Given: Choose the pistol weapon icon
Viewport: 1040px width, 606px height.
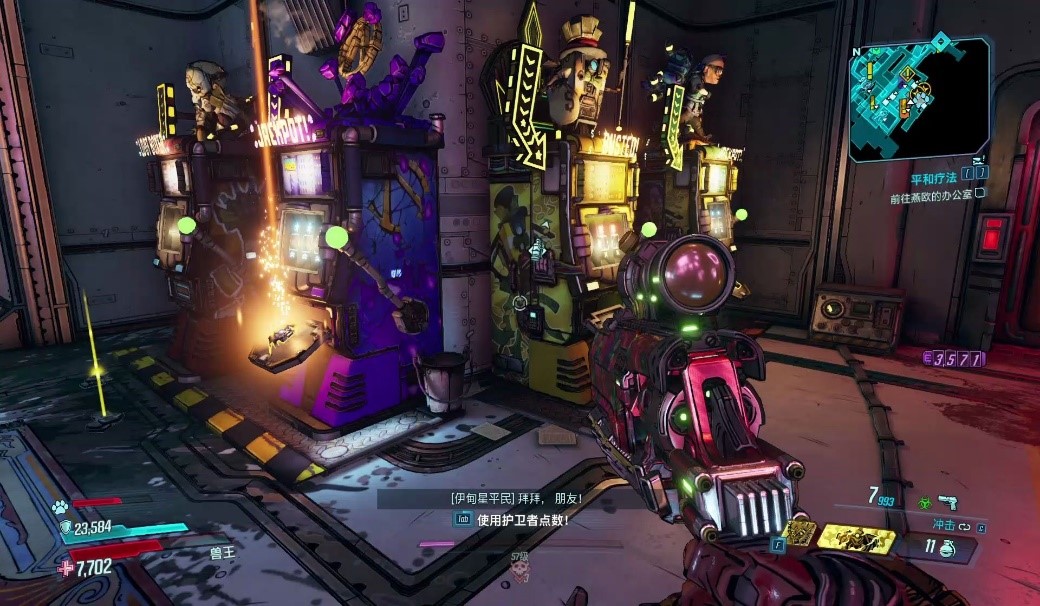Looking at the screenshot, I should pos(947,502).
